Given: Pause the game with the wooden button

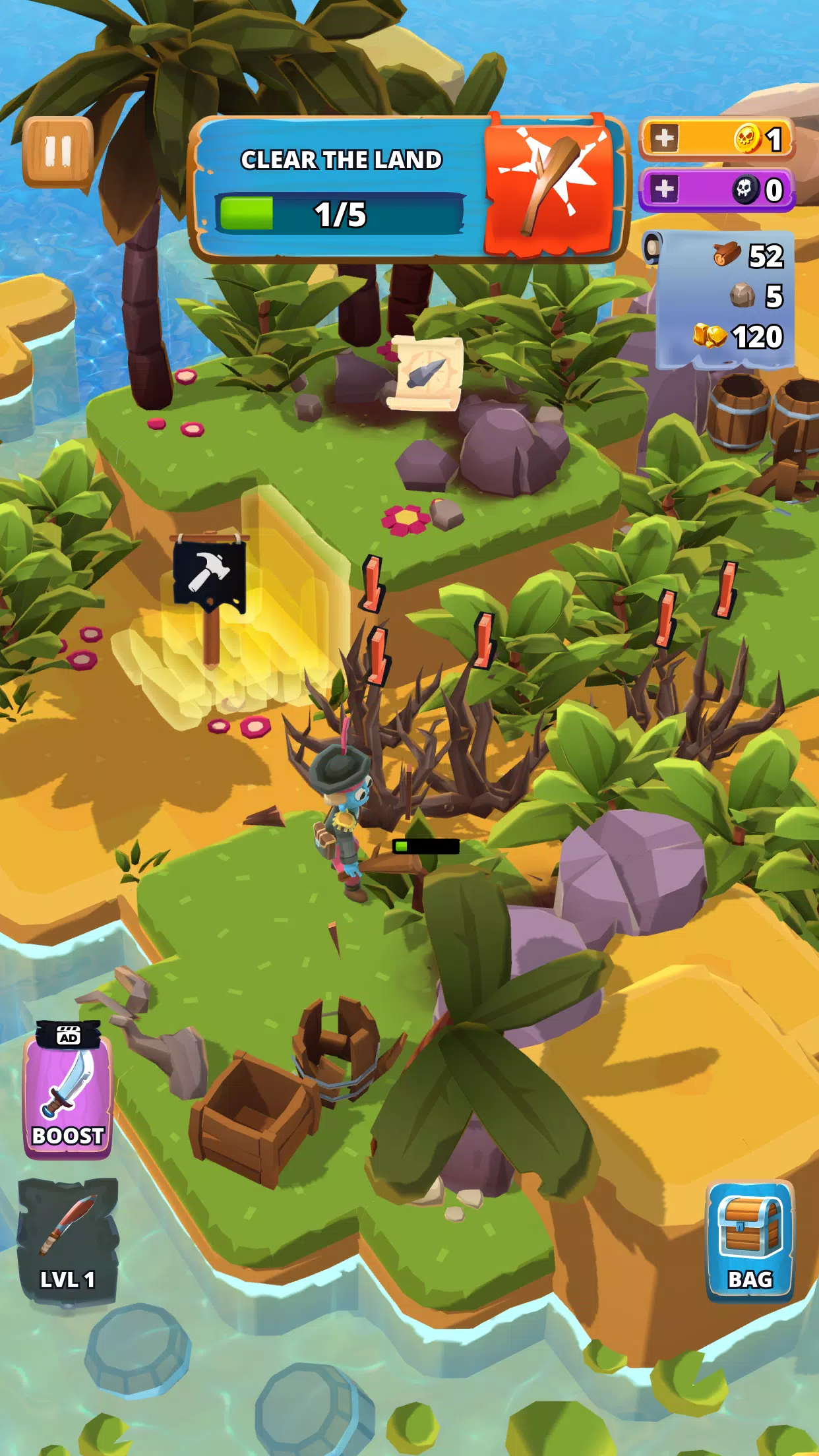Looking at the screenshot, I should pos(57,152).
